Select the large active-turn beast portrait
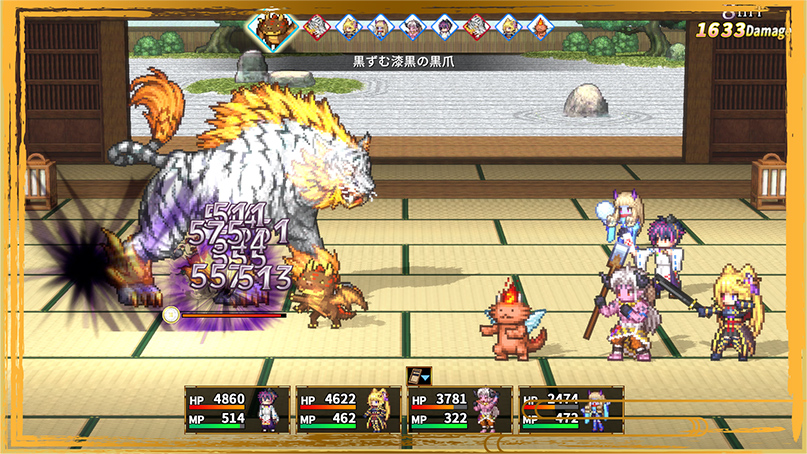807x454 pixels. click(272, 28)
